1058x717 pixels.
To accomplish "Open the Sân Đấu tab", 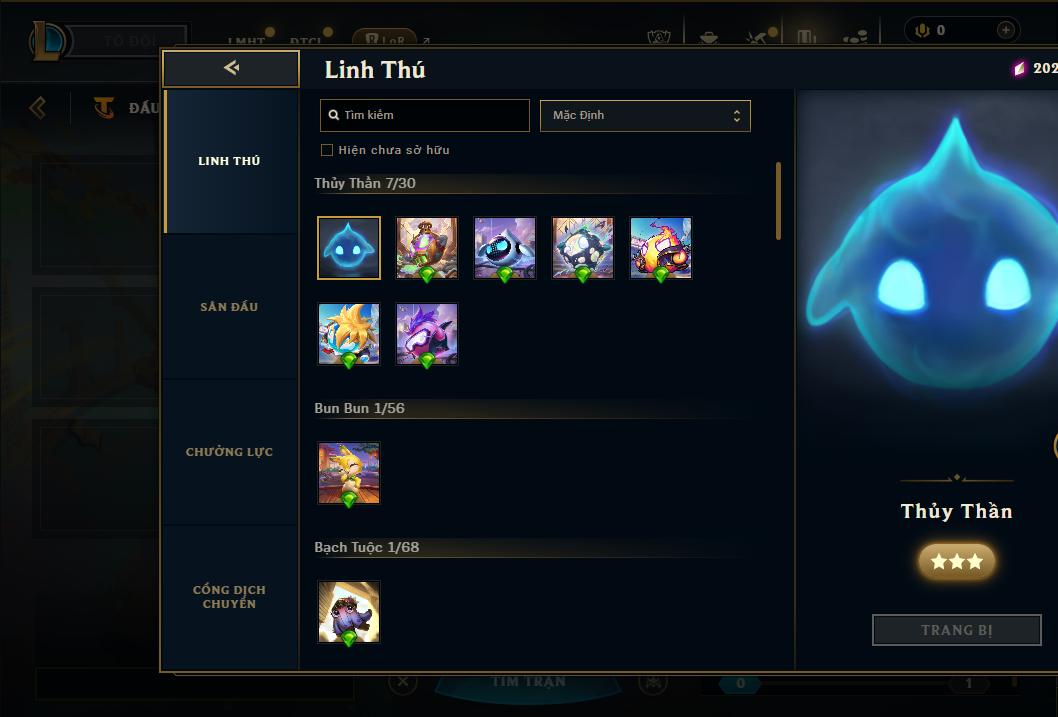I will coord(229,307).
